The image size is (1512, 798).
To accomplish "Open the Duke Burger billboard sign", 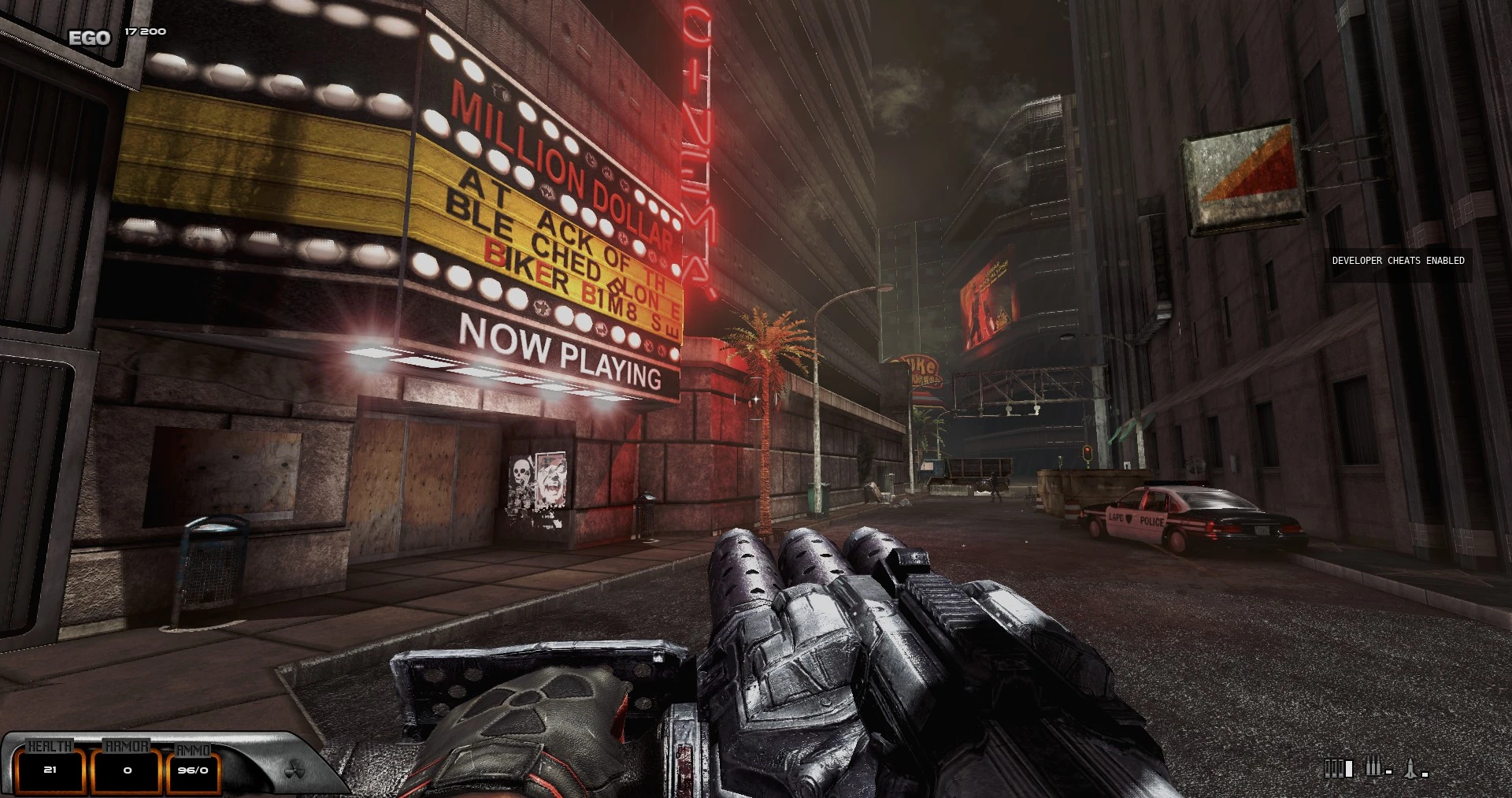I will [920, 370].
